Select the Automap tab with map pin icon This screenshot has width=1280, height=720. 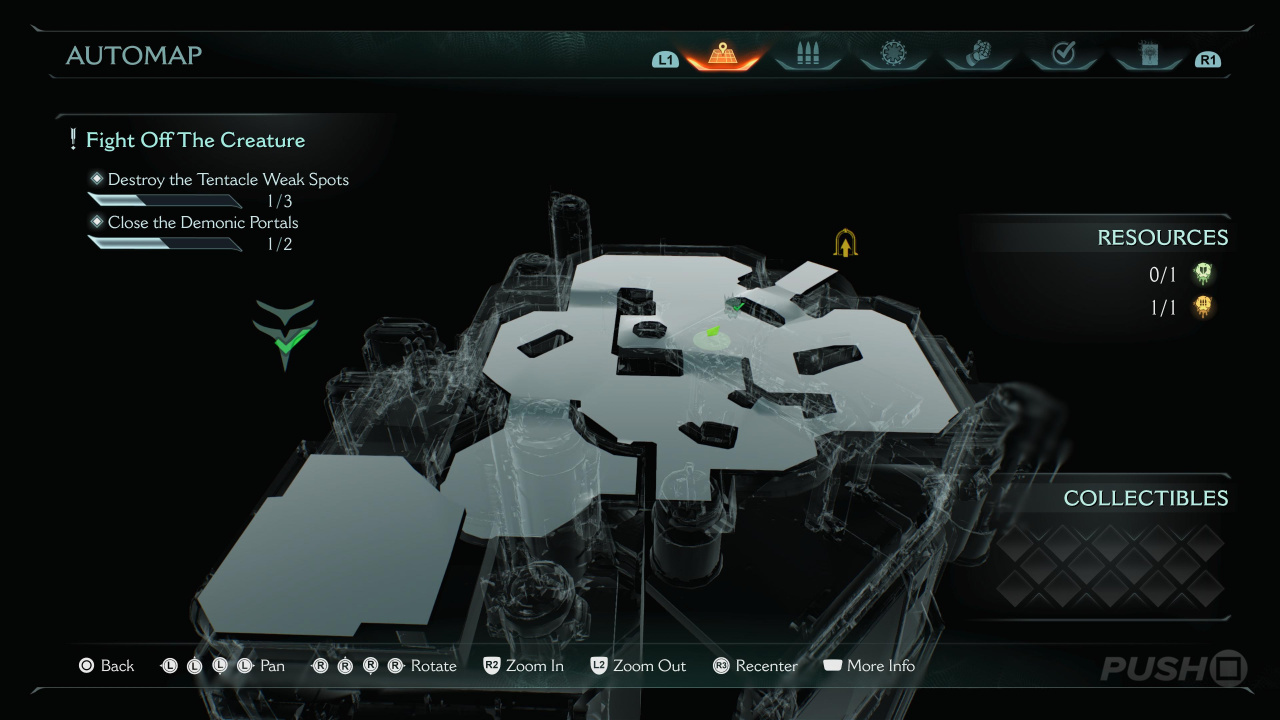click(x=721, y=55)
